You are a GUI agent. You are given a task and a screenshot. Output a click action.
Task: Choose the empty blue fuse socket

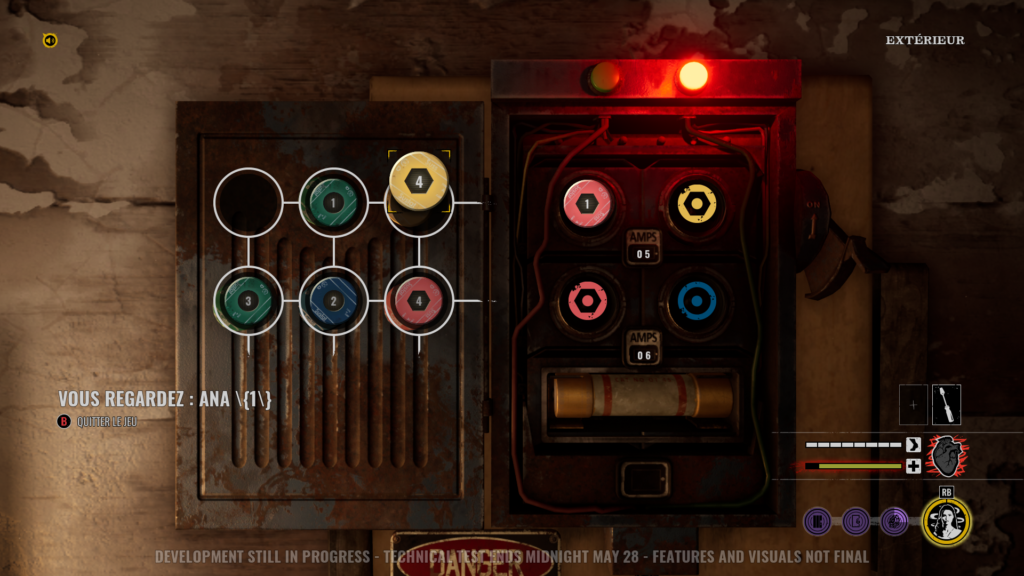[693, 300]
